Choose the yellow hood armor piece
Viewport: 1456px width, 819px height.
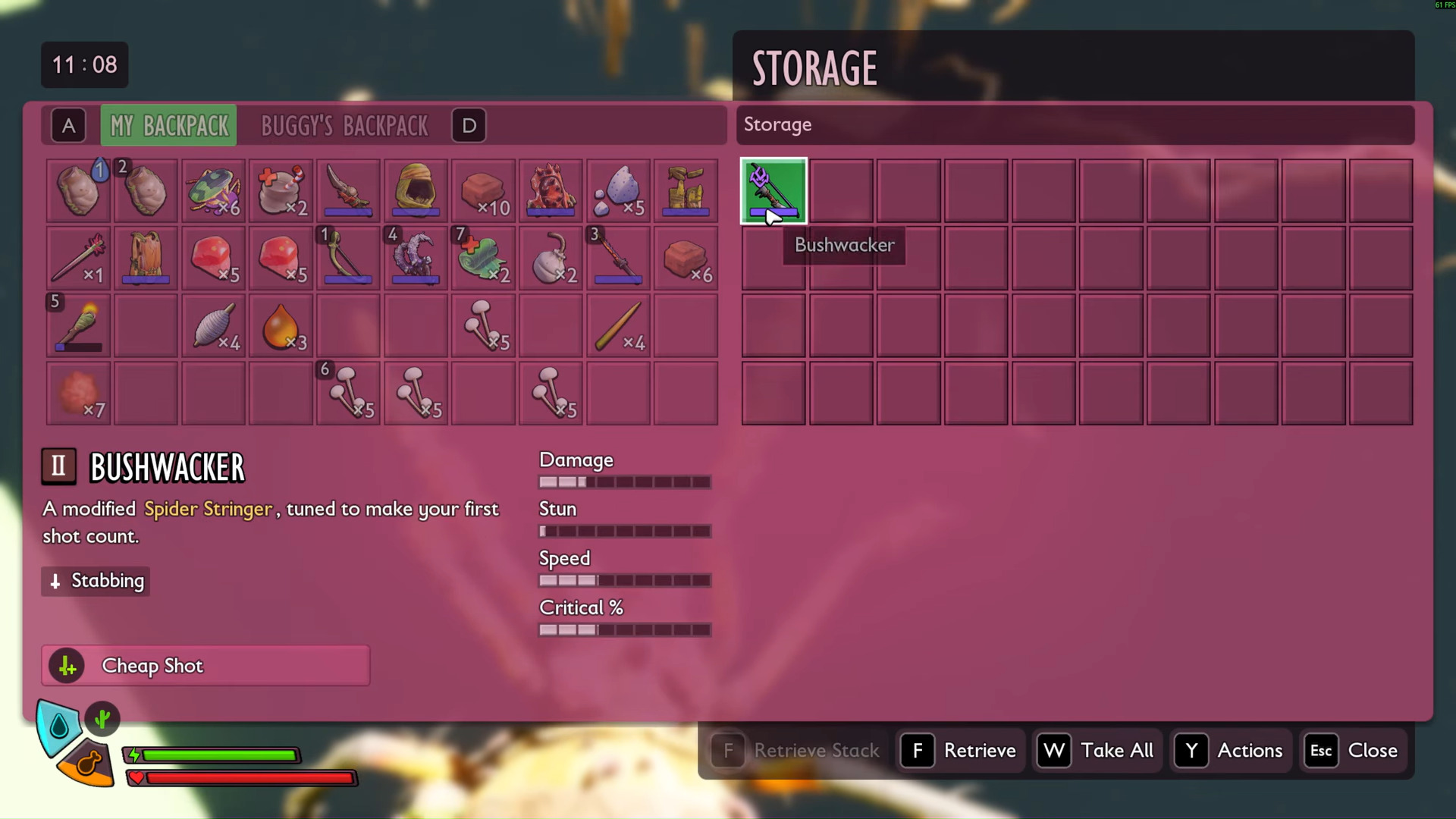coord(416,190)
